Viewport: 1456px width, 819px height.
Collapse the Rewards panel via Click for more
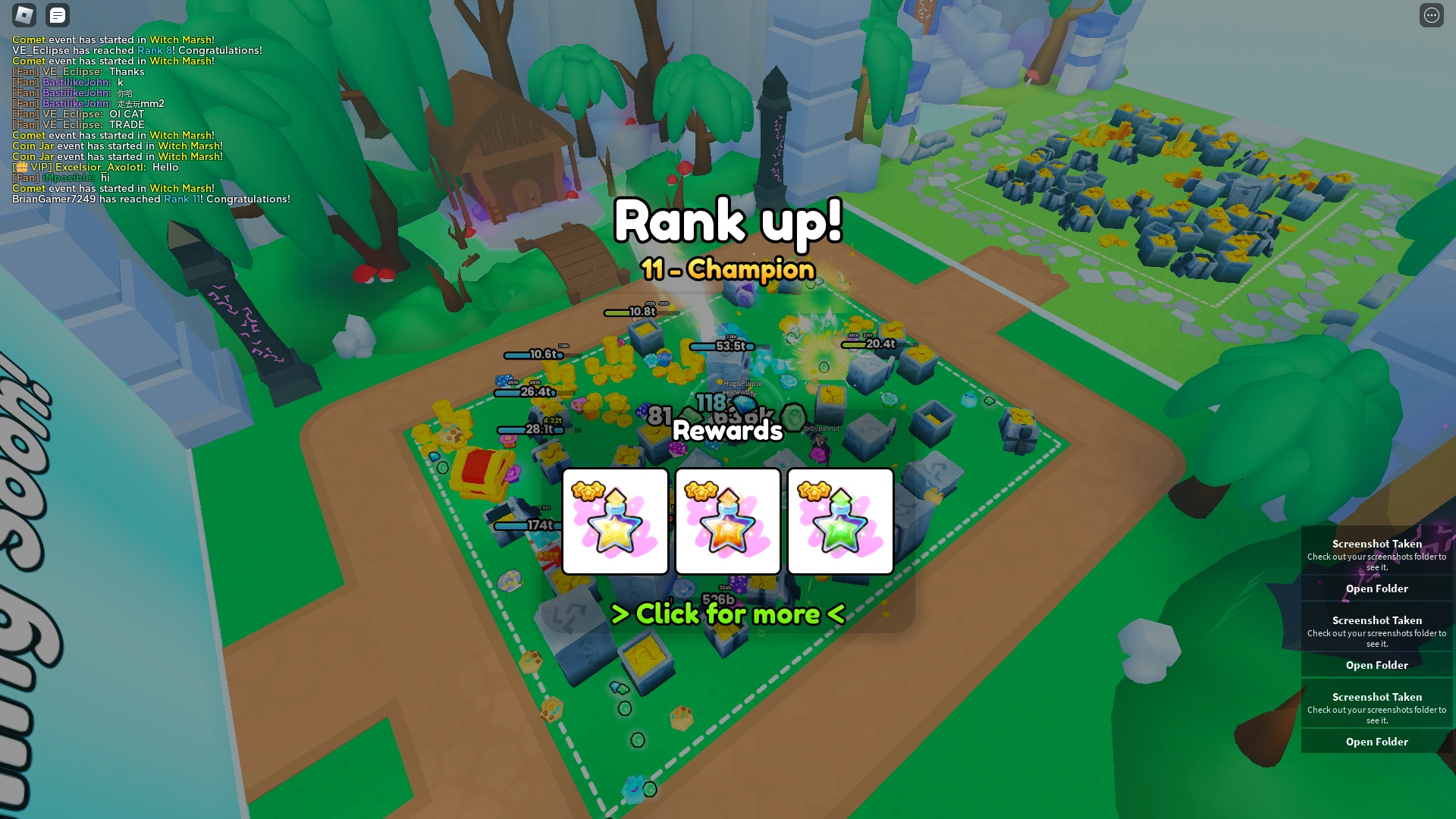point(727,614)
